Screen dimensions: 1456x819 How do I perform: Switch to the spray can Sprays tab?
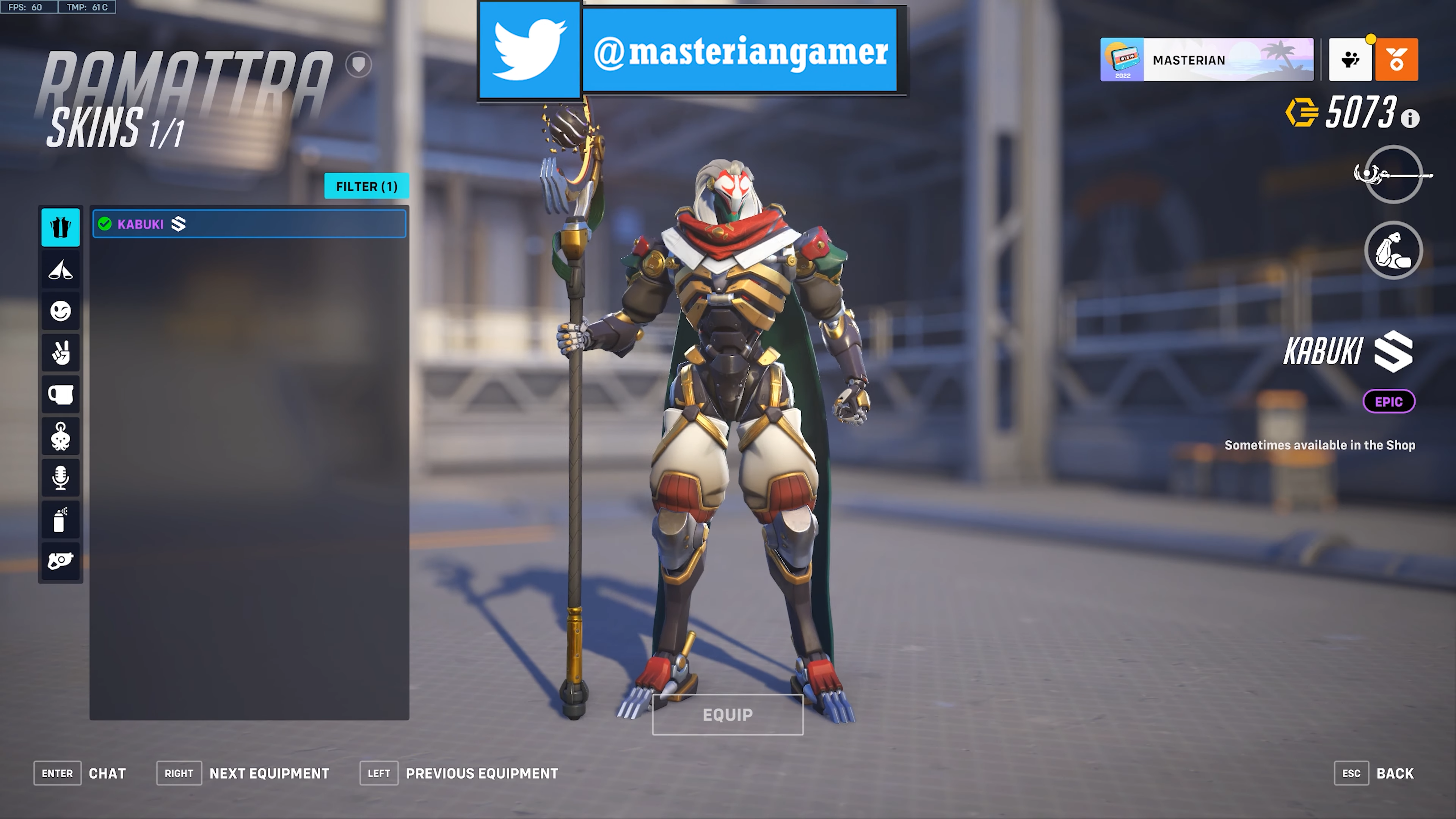pos(61,519)
